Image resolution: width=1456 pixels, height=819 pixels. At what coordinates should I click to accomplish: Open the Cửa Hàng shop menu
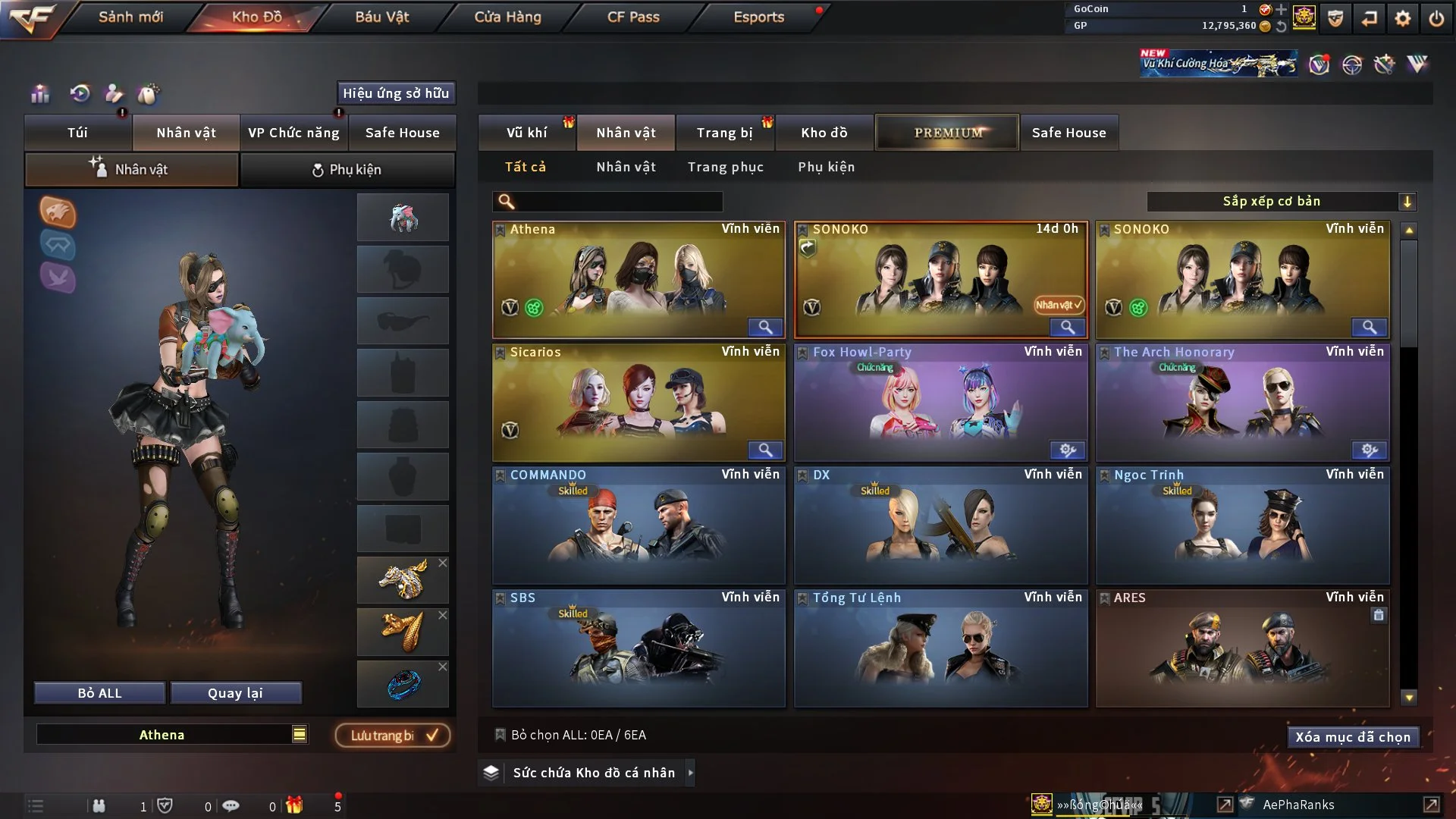507,17
